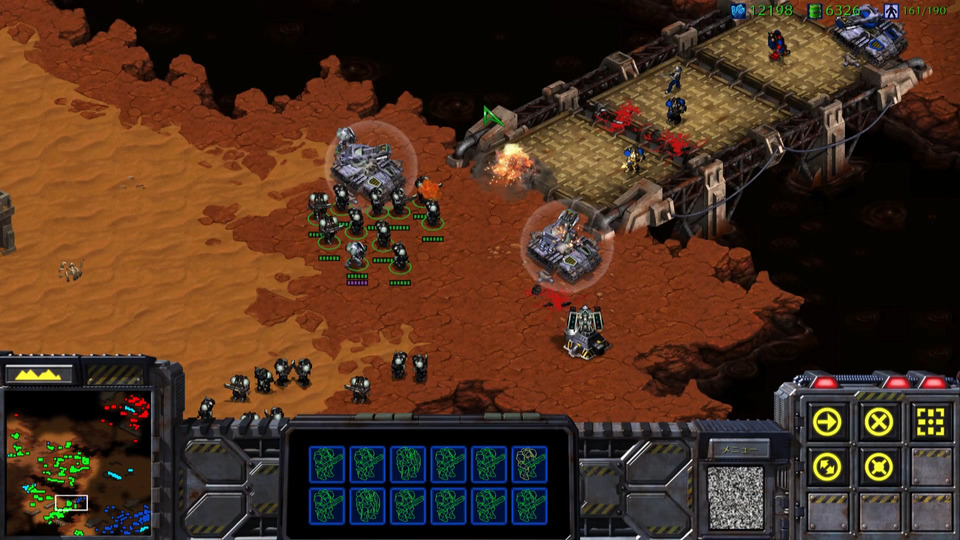Open the メニュー (Menu) button
The width and height of the screenshot is (960, 540).
coord(734,450)
